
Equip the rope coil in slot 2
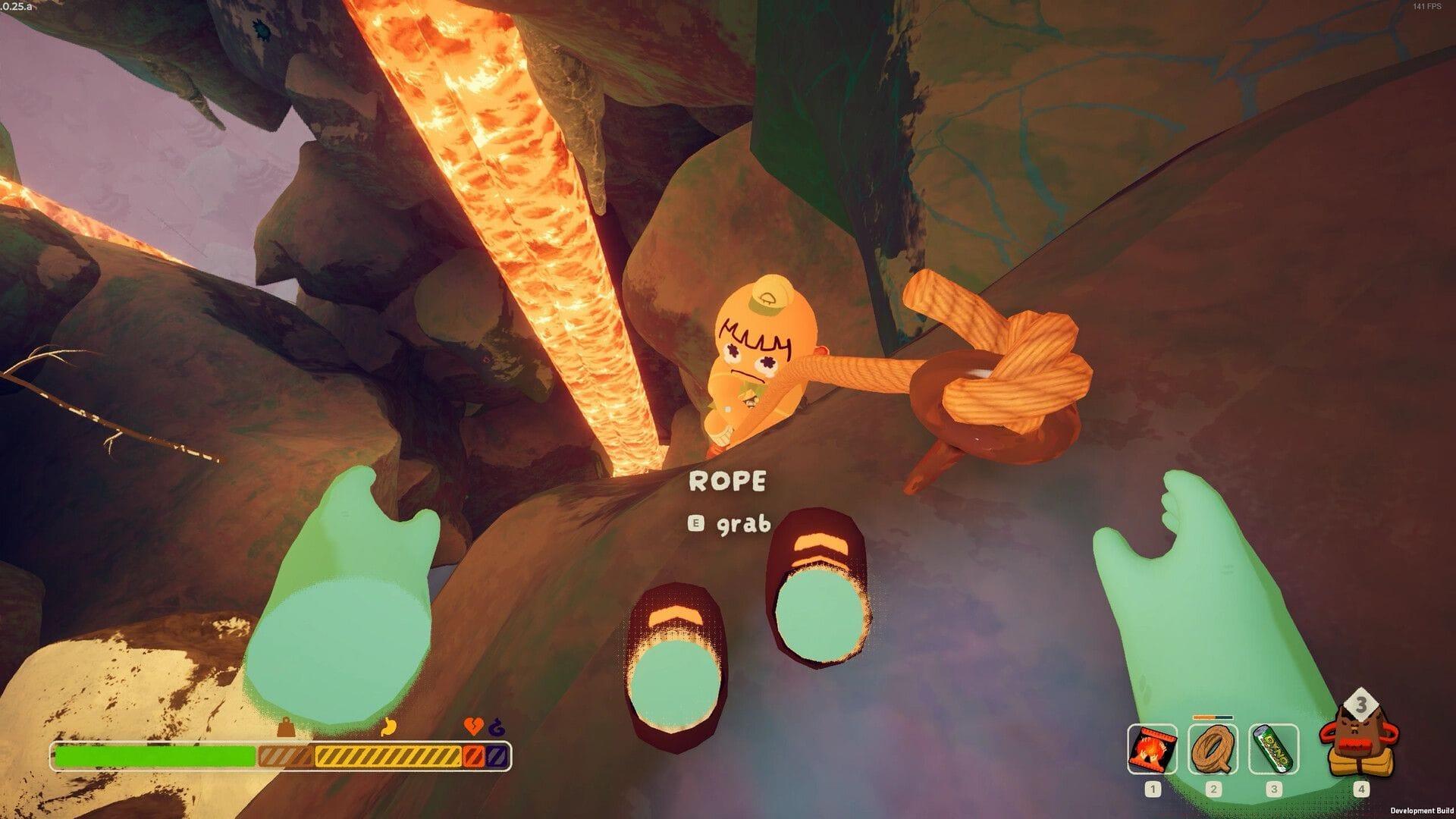1213,750
